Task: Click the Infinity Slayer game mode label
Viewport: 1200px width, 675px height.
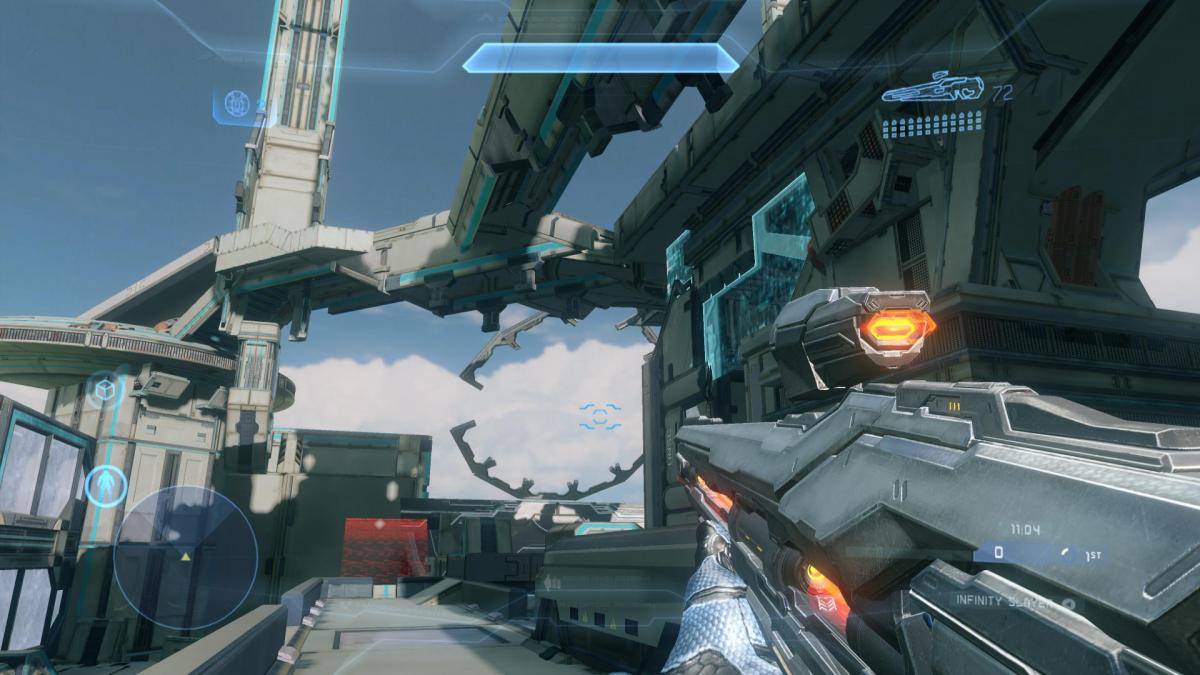Action: click(1004, 603)
